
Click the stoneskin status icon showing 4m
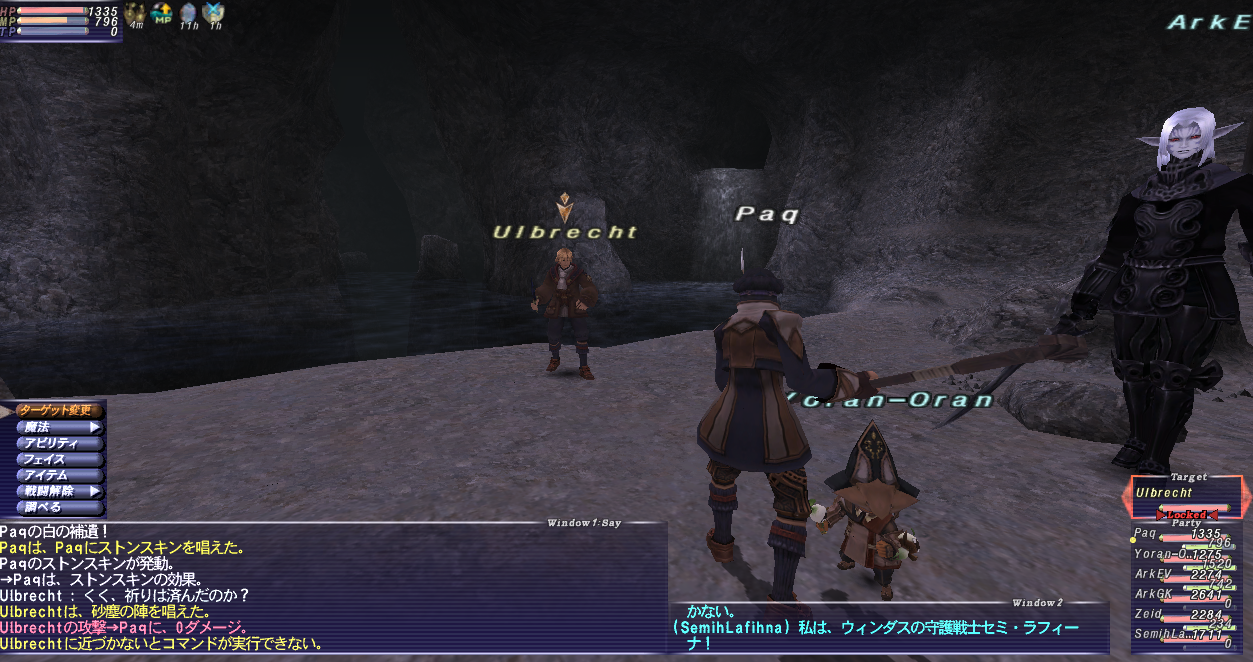coord(135,13)
